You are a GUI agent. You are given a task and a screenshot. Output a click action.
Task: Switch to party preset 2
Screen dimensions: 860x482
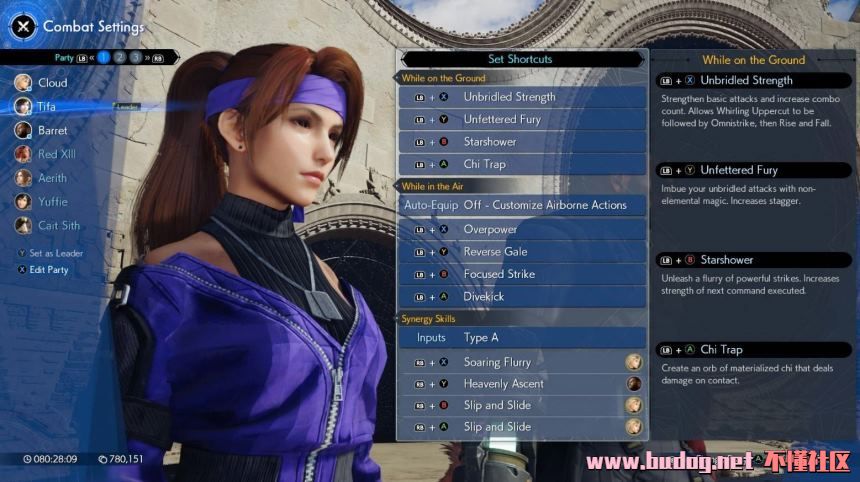coord(120,58)
